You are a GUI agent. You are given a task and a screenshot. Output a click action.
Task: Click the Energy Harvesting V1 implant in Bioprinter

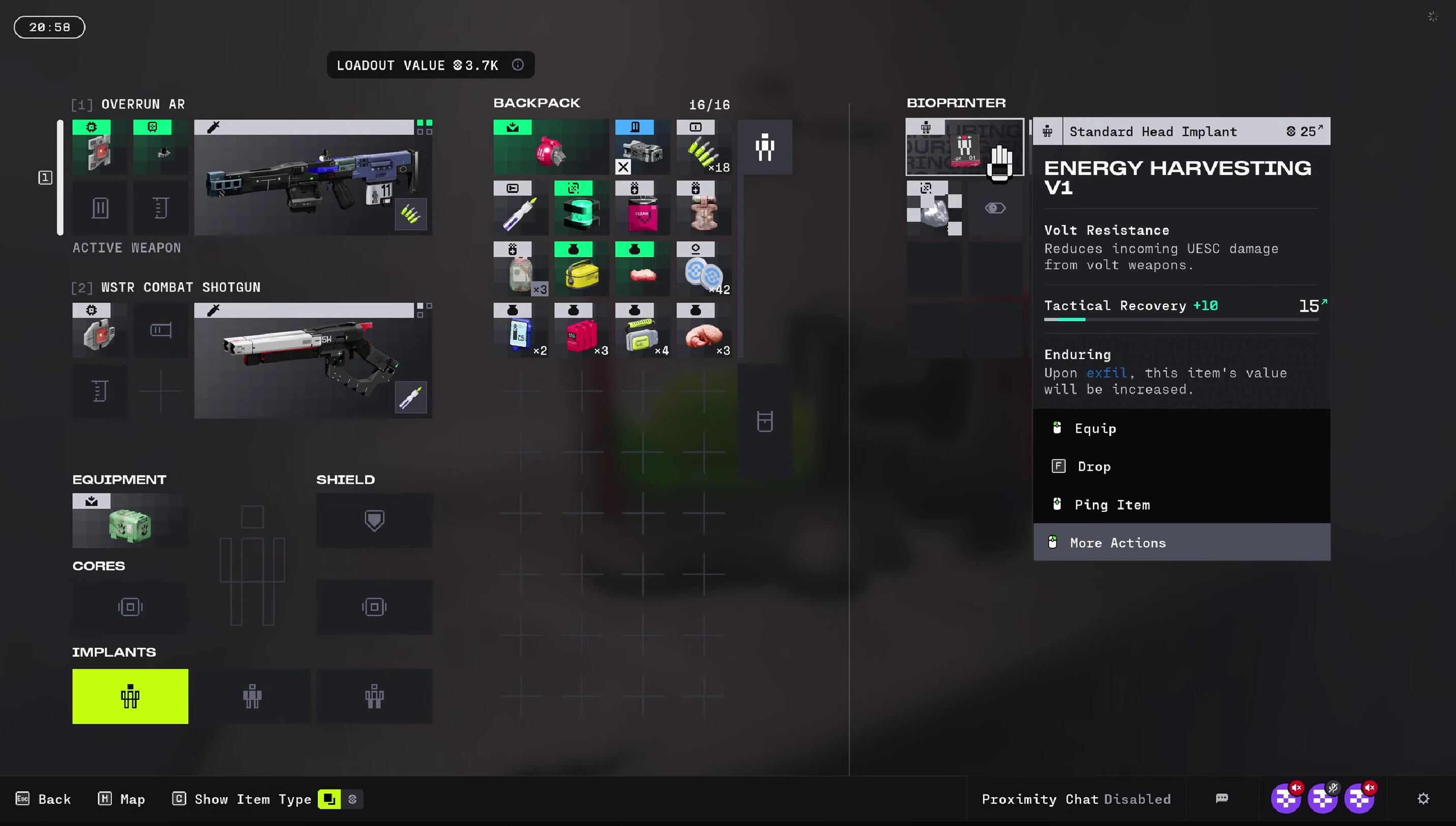coord(964,147)
